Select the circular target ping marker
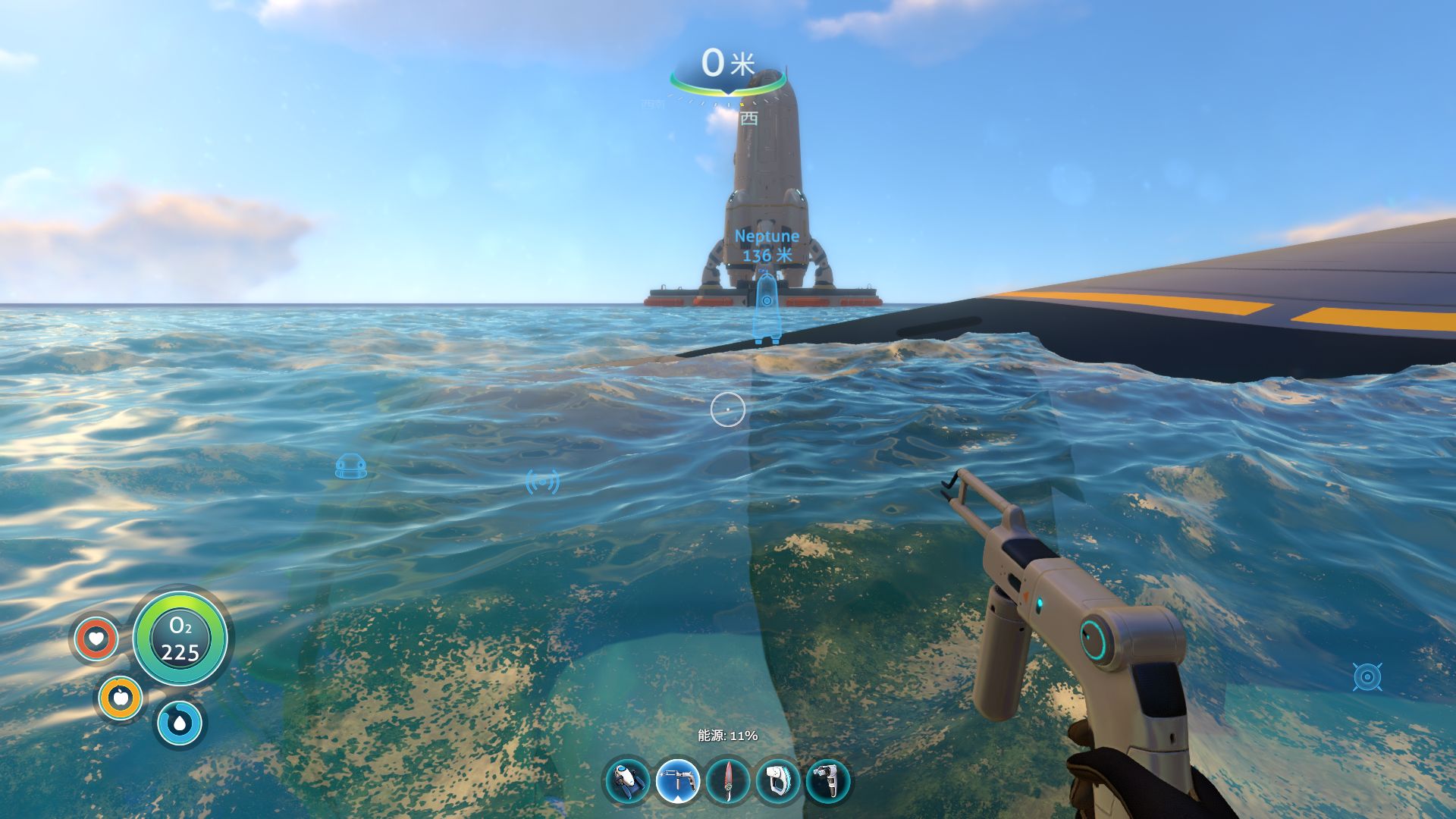The width and height of the screenshot is (1456, 819). click(x=1367, y=676)
